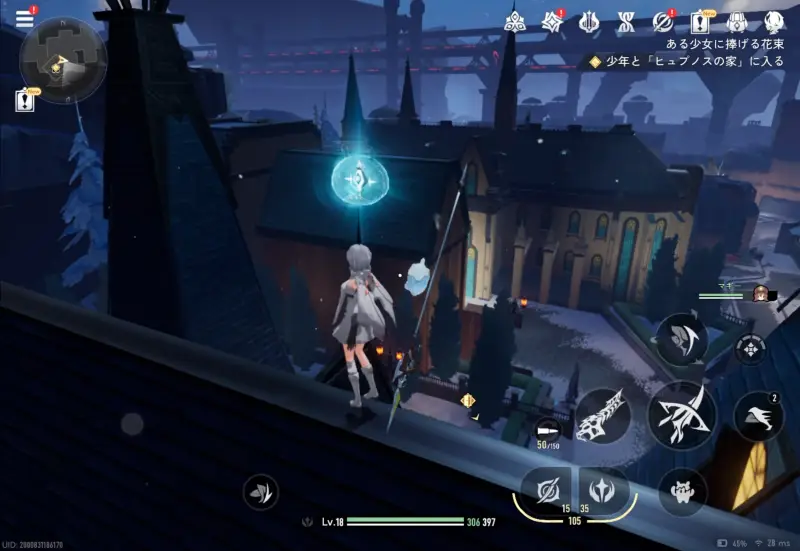Open the hourglass-shaped icon in the top bar
The width and height of the screenshot is (800, 551).
(x=626, y=22)
